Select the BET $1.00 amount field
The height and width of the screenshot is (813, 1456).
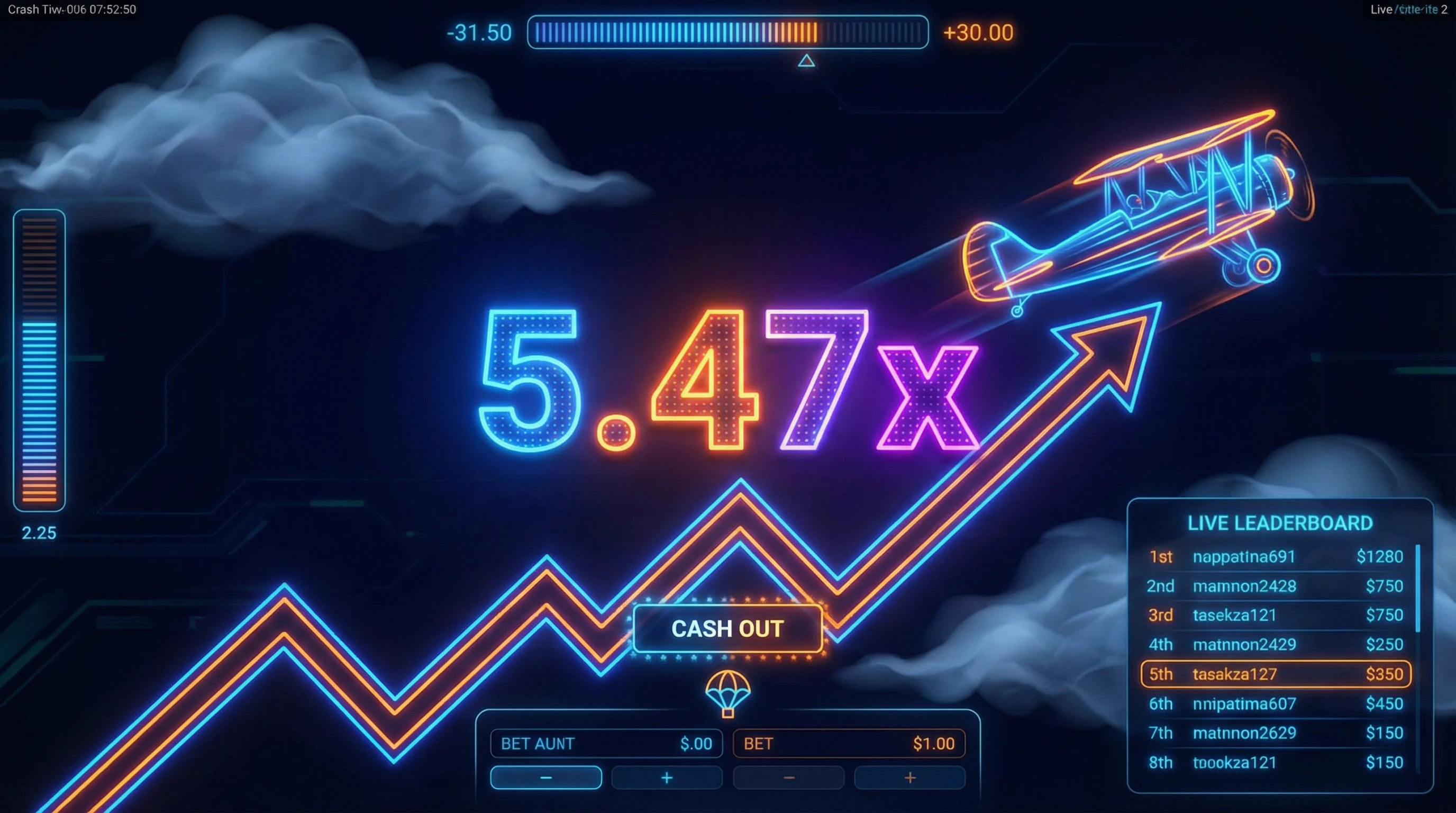tap(849, 744)
